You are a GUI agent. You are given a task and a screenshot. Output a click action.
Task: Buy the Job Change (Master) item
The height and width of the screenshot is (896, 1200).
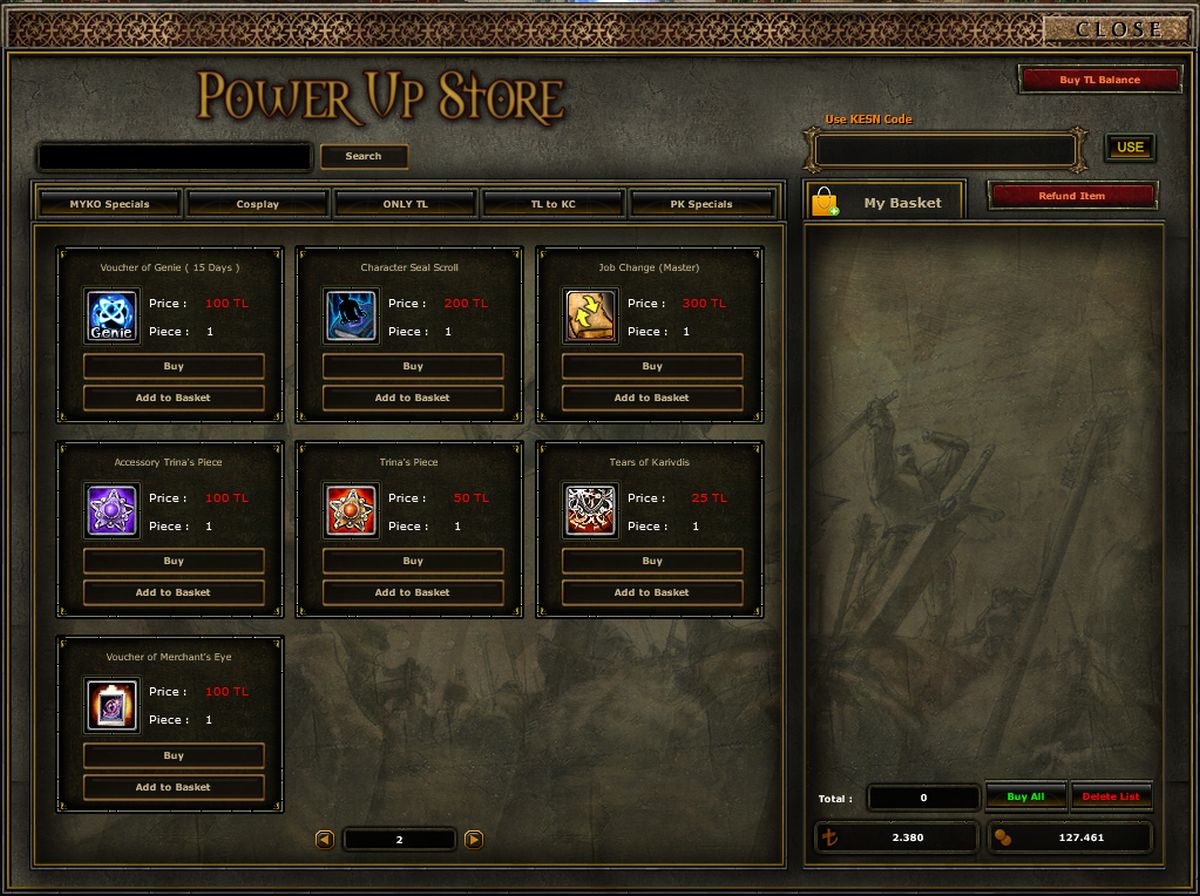click(x=652, y=367)
